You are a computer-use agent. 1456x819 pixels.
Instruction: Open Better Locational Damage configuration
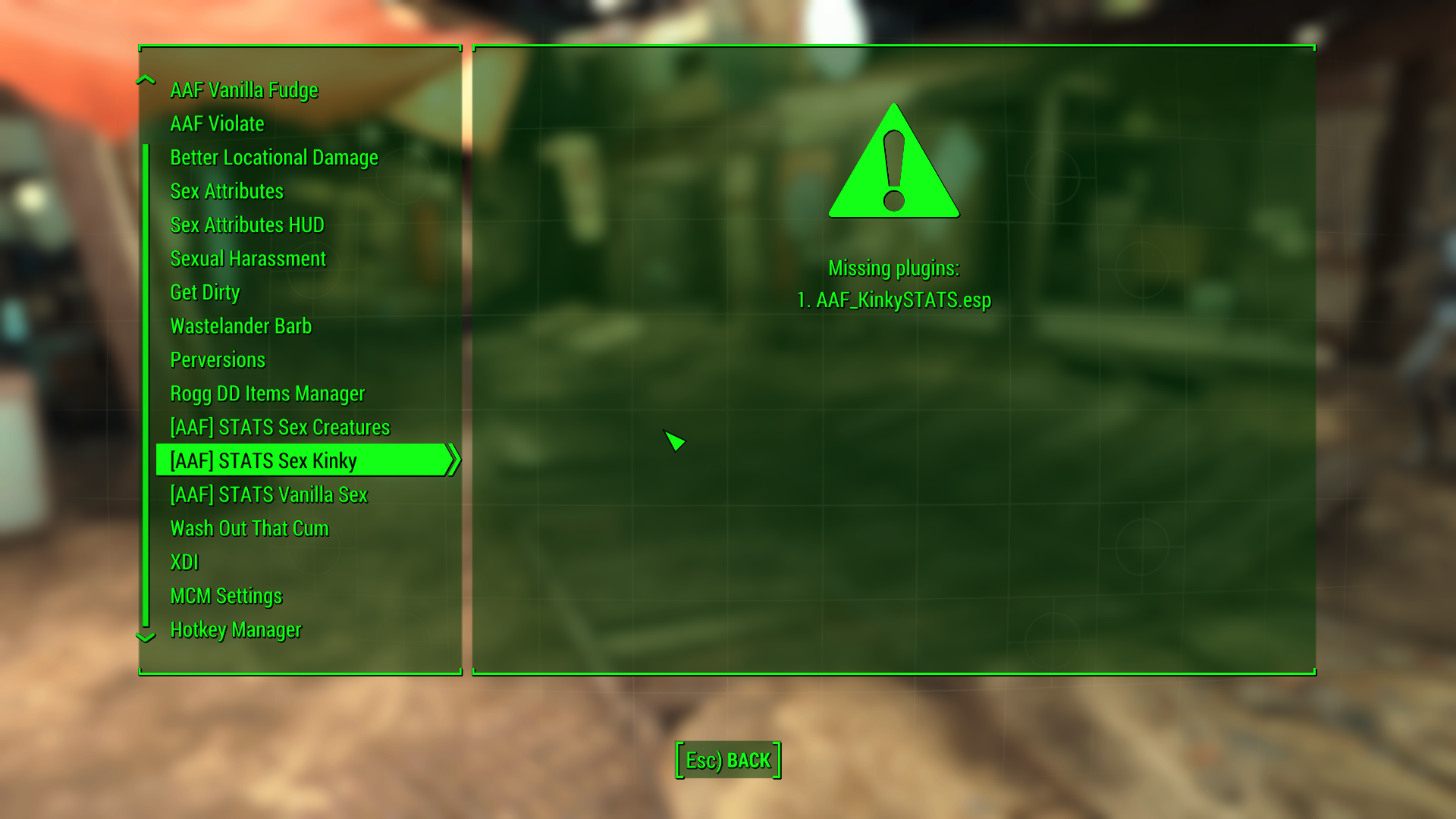tap(275, 158)
